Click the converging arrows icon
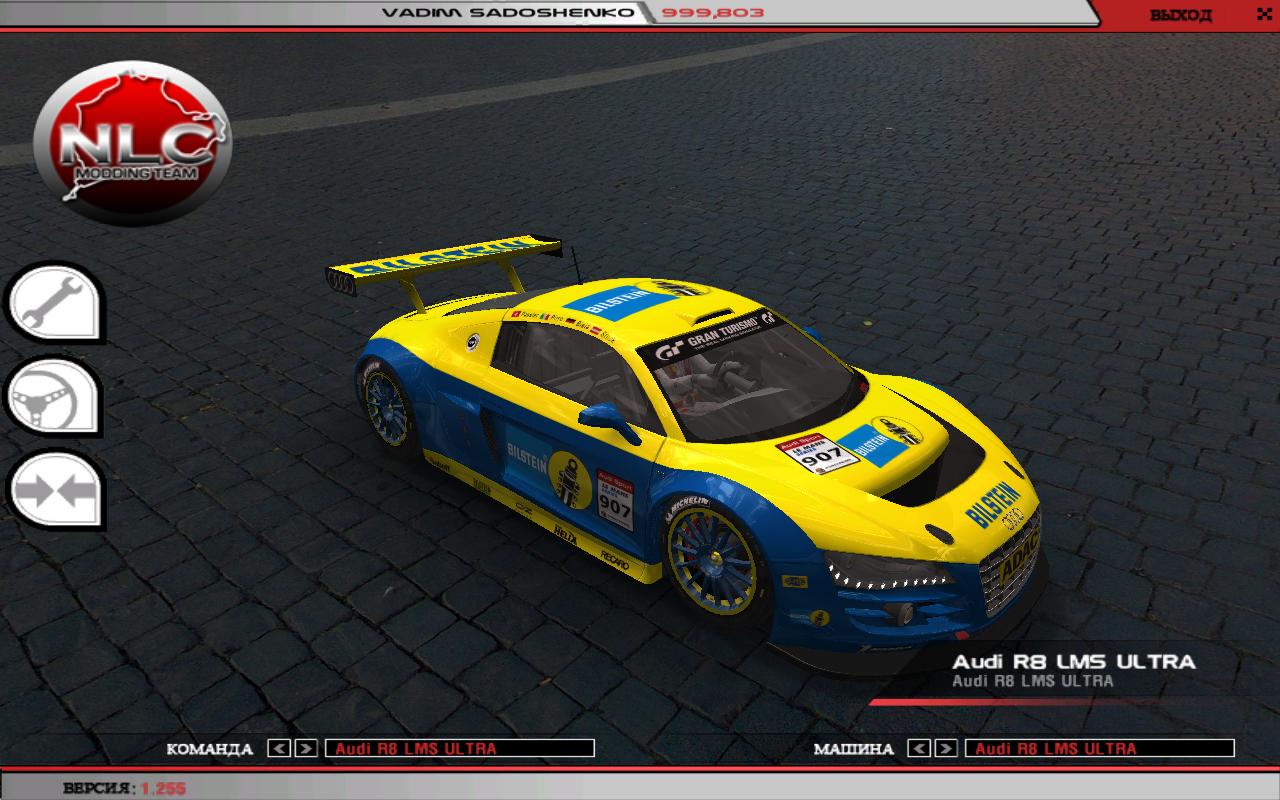The height and width of the screenshot is (800, 1280). pyautogui.click(x=56, y=491)
